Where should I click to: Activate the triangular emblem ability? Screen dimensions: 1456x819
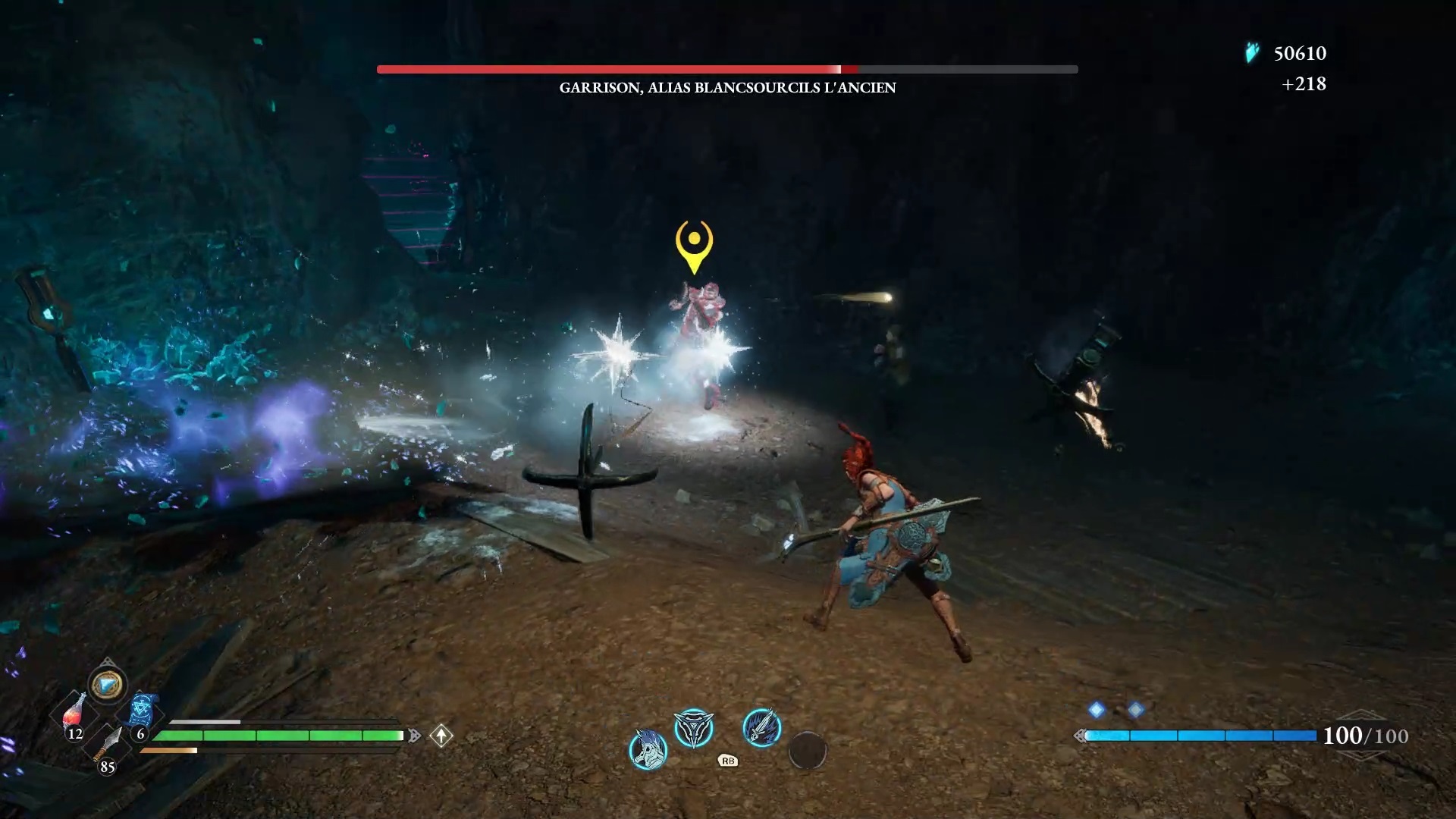(694, 728)
